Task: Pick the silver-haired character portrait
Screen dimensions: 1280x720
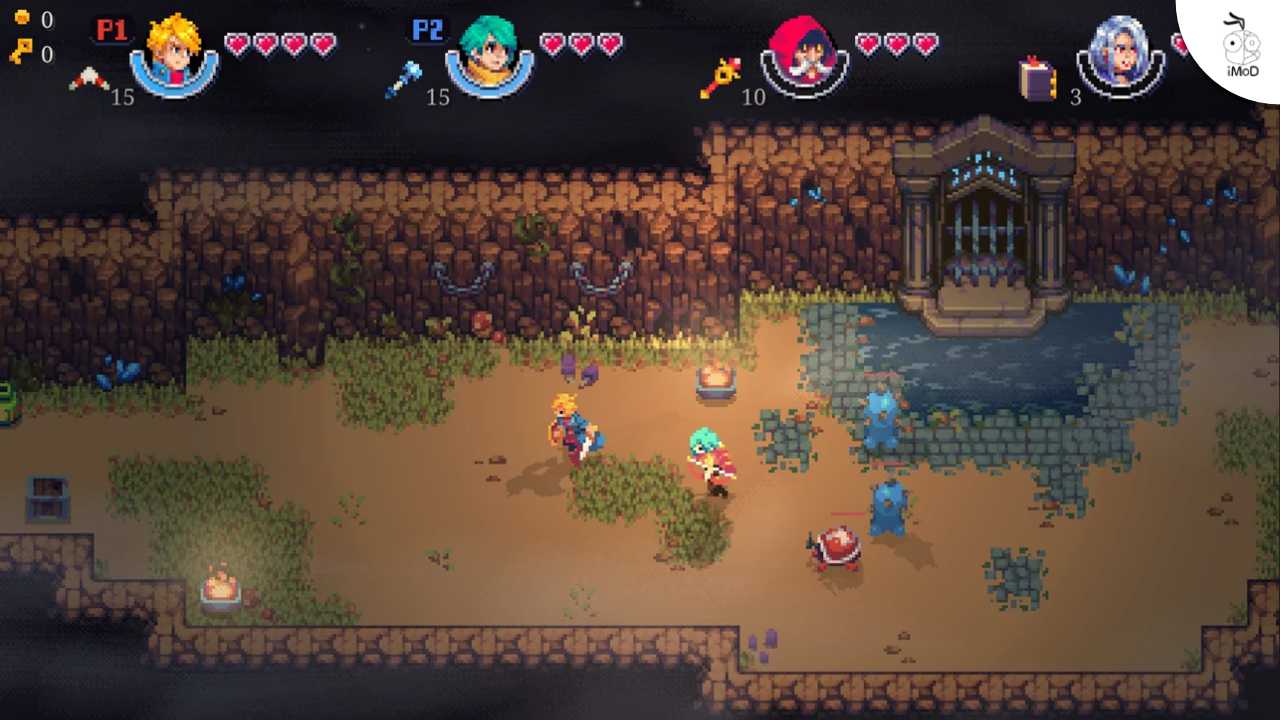Action: tap(1120, 54)
